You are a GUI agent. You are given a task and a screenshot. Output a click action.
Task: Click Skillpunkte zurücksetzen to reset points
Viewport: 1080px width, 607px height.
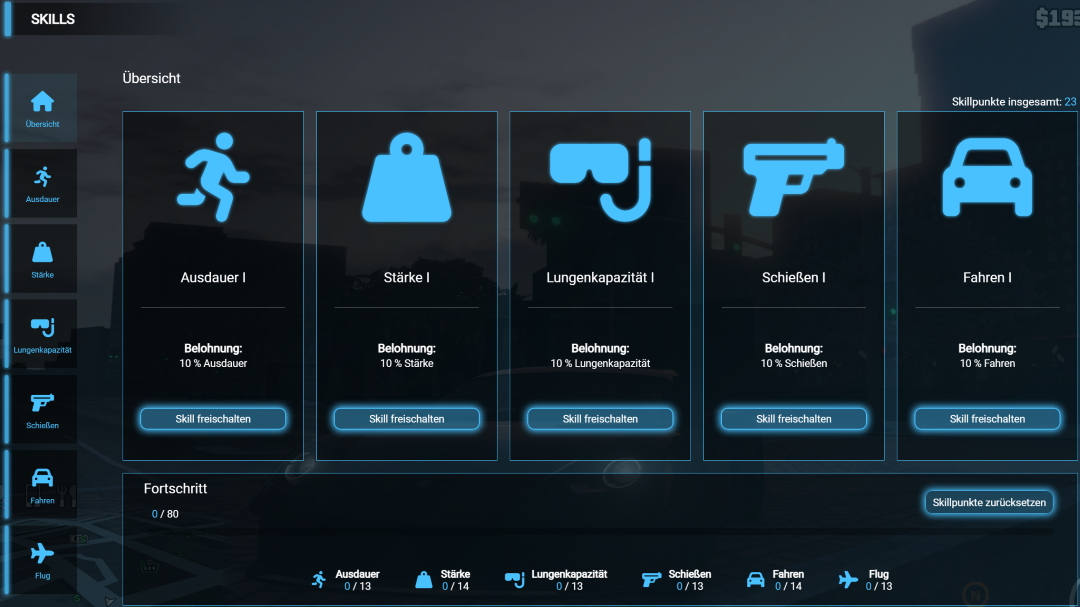[x=989, y=502]
